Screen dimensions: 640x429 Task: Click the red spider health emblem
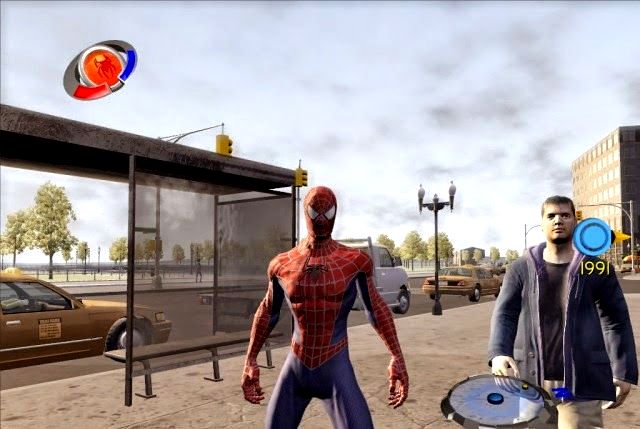[x=99, y=69]
